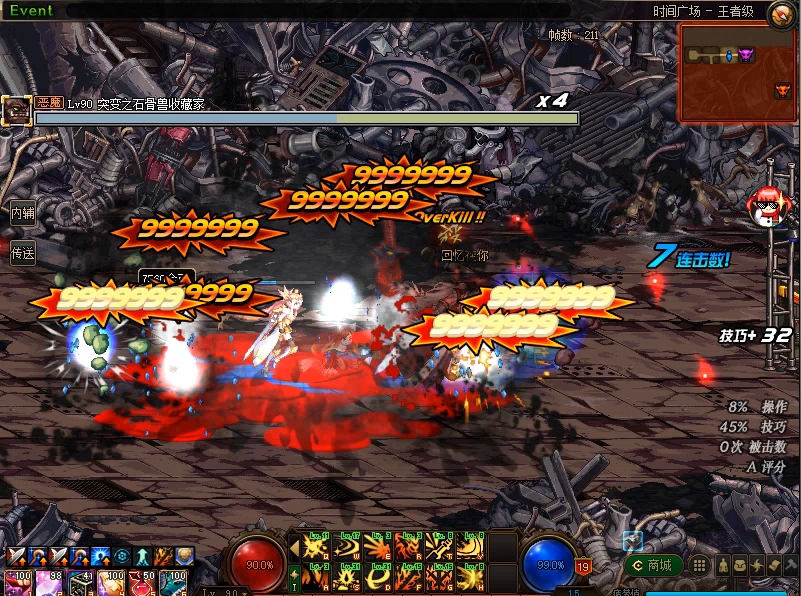Open the character silhouette menu icon
Screen dimensions: 801x596
(x=722, y=566)
